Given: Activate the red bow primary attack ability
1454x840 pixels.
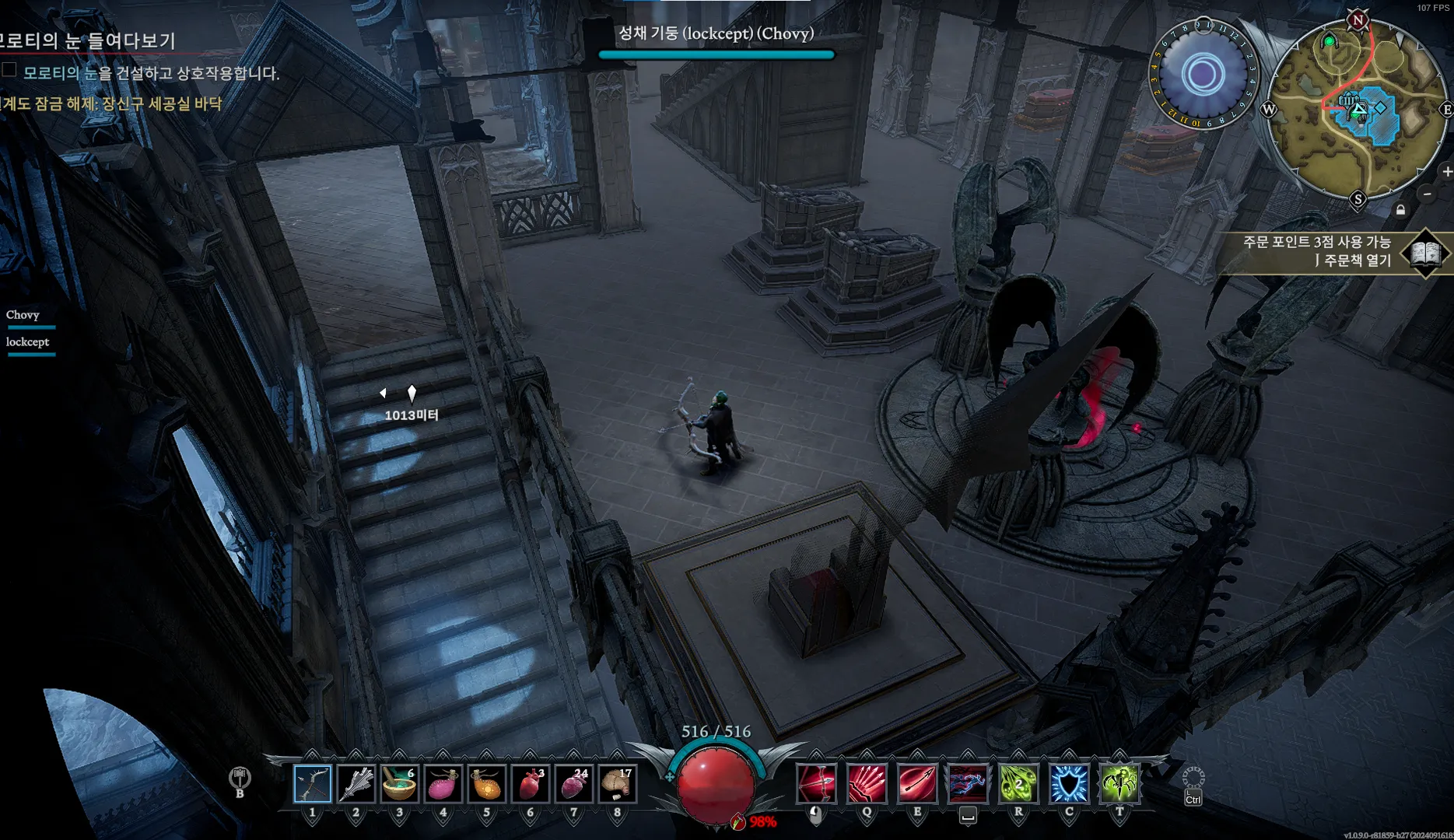Looking at the screenshot, I should click(x=816, y=783).
